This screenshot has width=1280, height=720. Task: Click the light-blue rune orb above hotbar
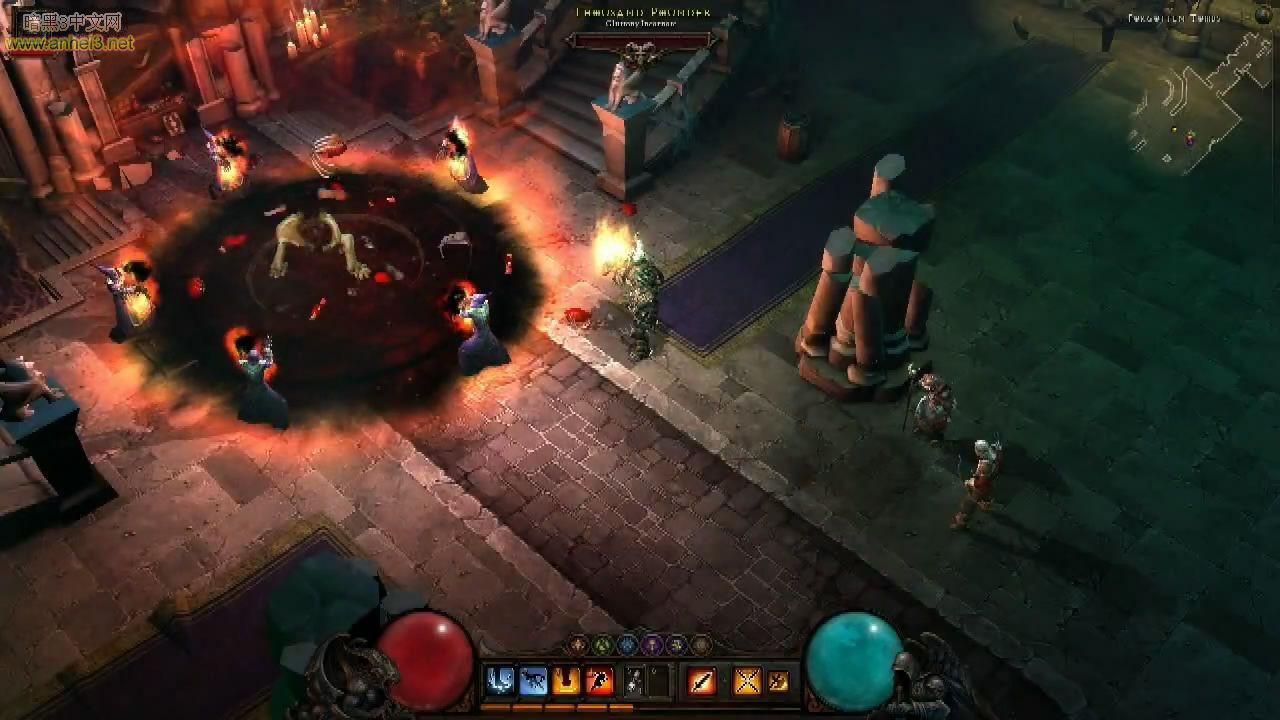(627, 645)
